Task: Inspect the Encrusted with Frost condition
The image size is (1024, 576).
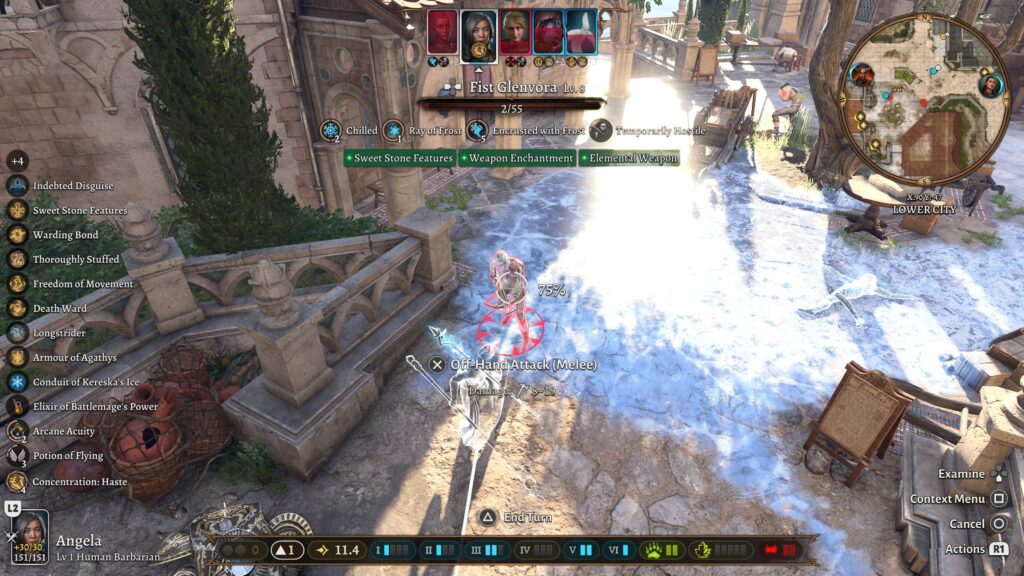Action: pyautogui.click(x=477, y=130)
